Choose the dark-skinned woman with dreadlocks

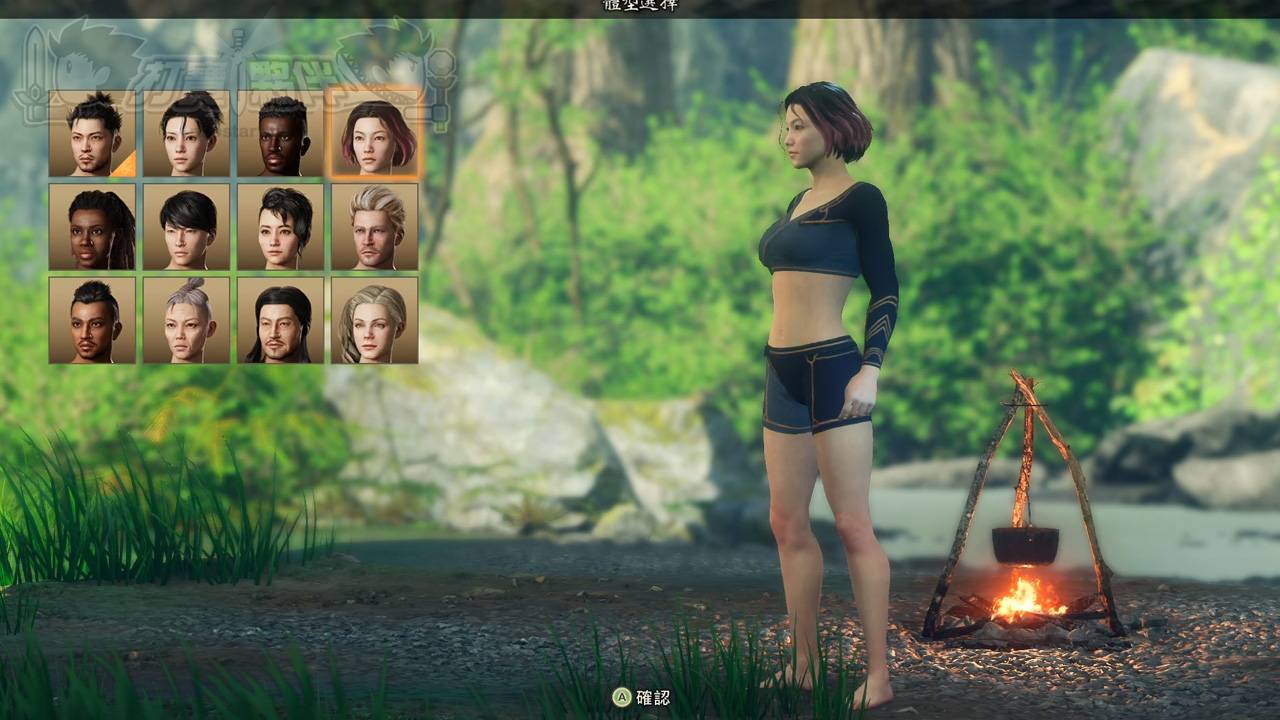92,226
